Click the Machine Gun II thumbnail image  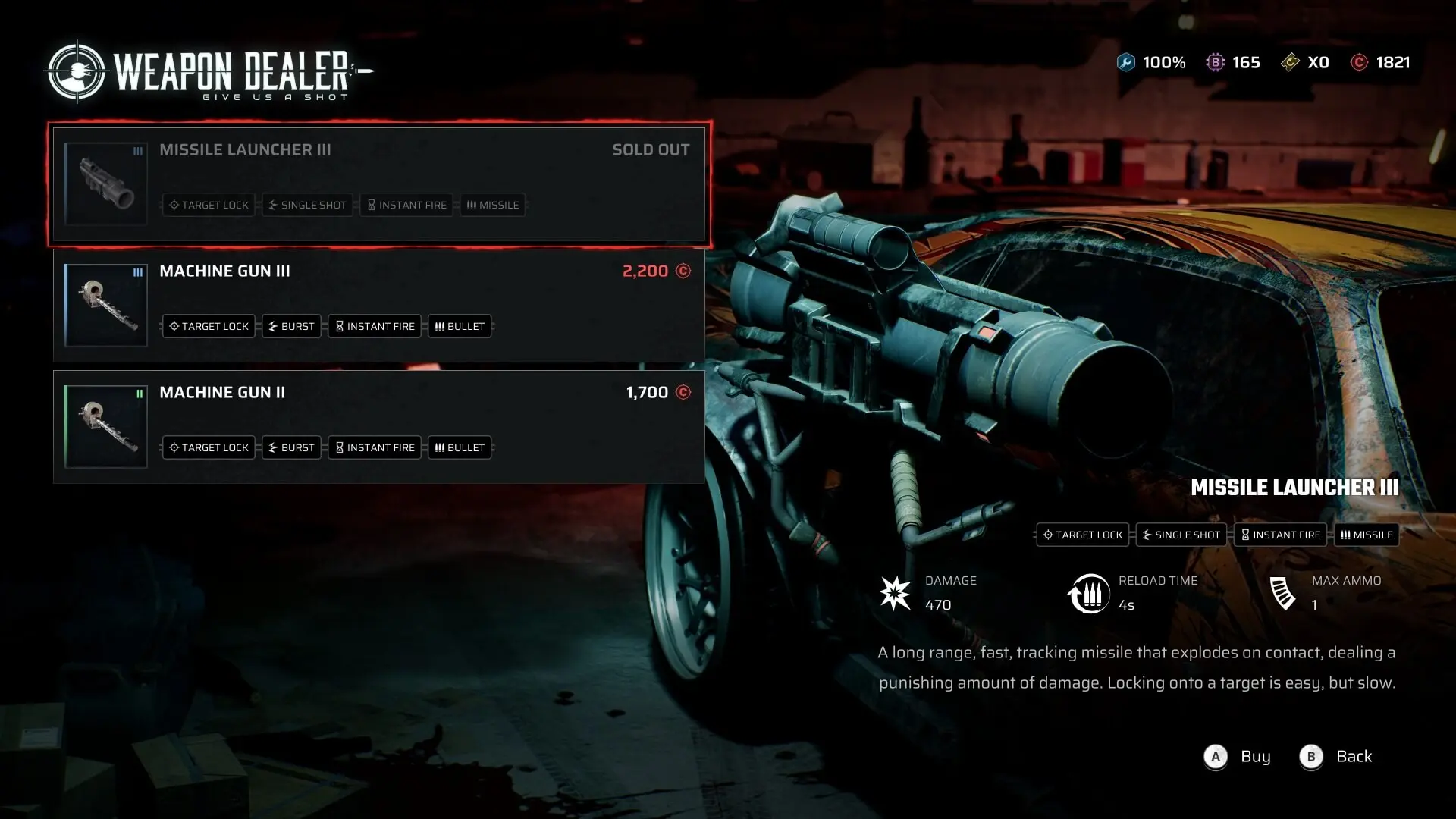click(106, 427)
